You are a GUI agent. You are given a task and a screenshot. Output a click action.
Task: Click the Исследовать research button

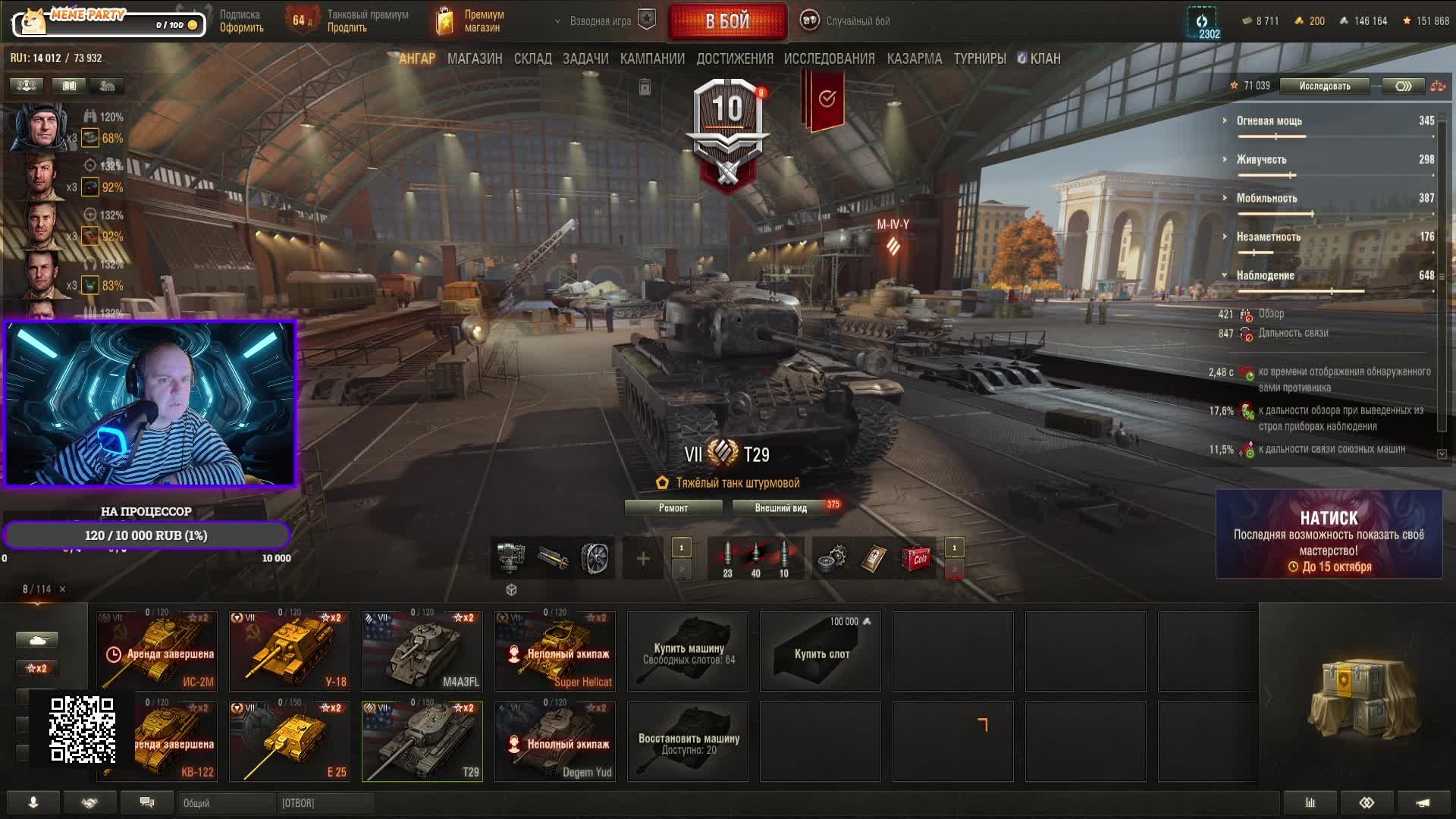(1324, 86)
